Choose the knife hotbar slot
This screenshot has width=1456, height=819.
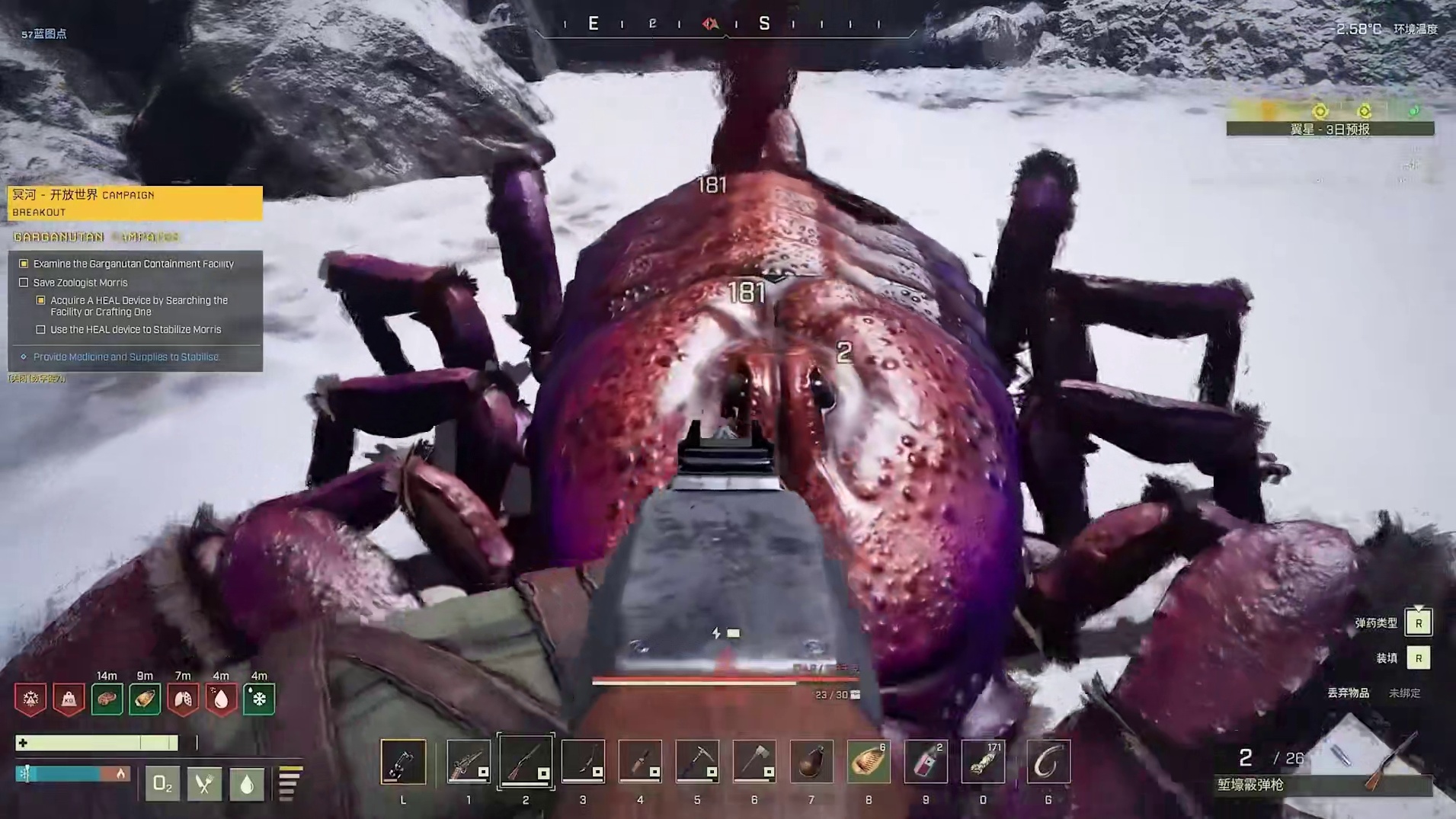point(640,761)
